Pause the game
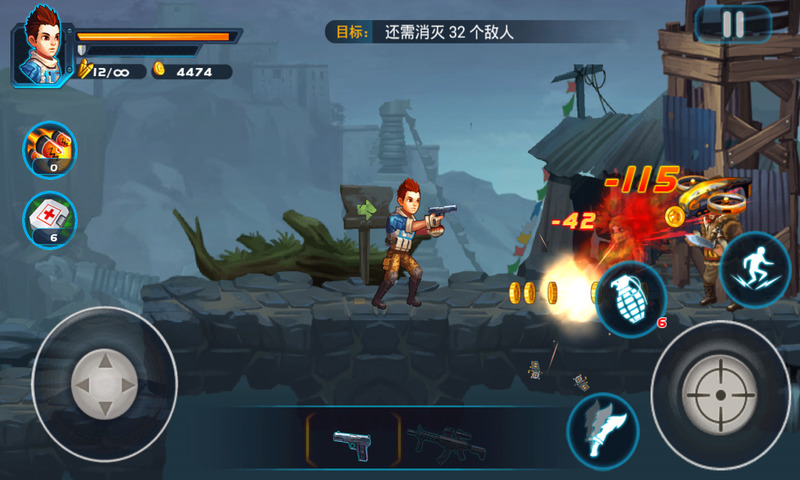 click(x=733, y=24)
